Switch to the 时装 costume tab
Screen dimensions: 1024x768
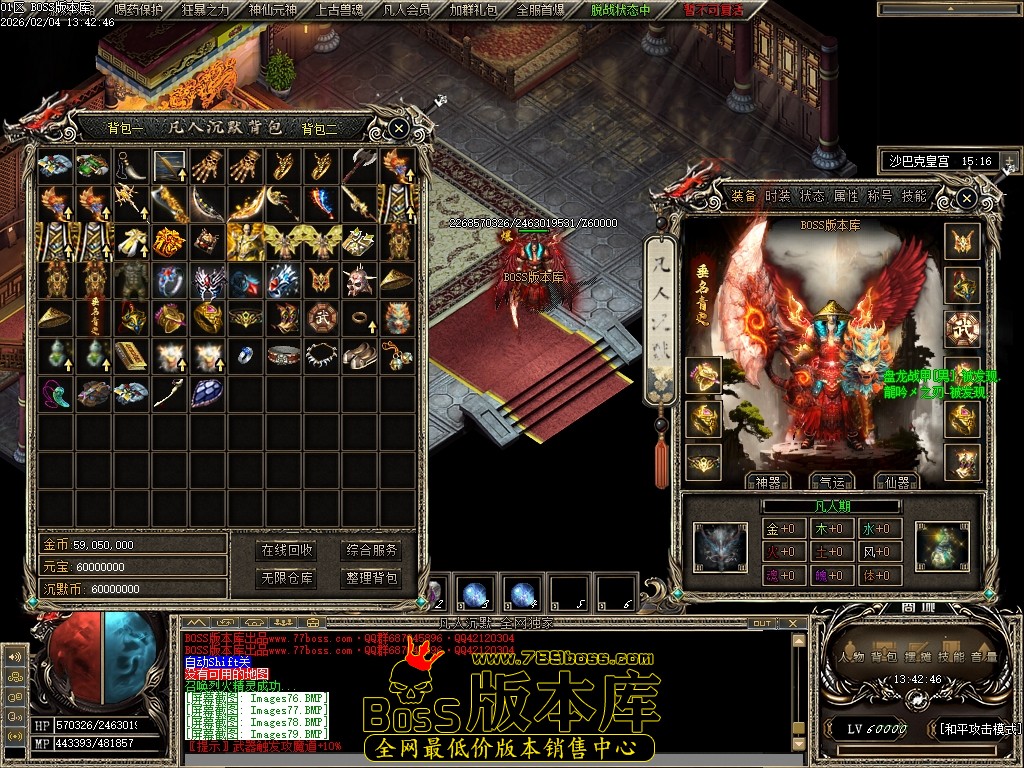(778, 196)
